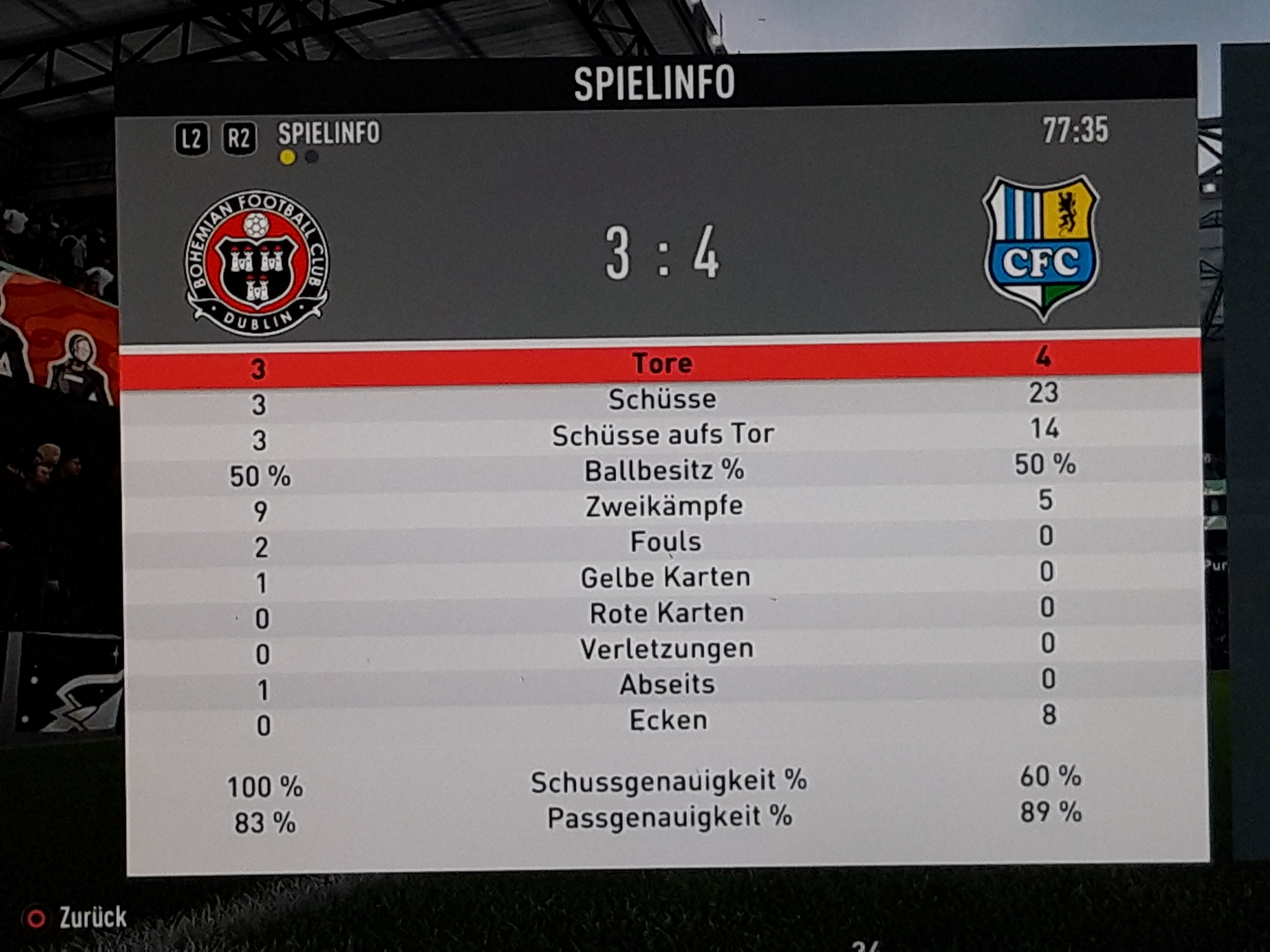
Task: Highlight the Zweikämpfe stat row
Action: 664,506
